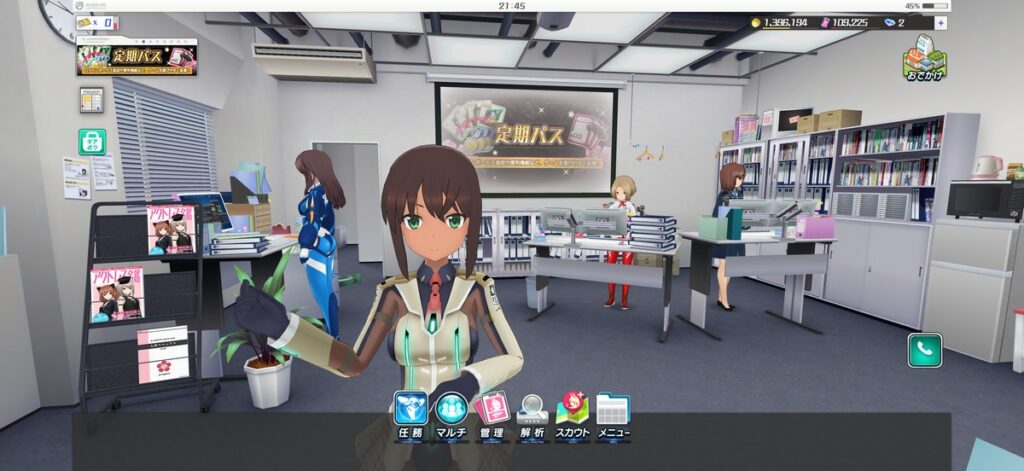Screen dimensions: 1024x471
Task: Tap the ticket counter showing x 0
Action: coord(100,22)
